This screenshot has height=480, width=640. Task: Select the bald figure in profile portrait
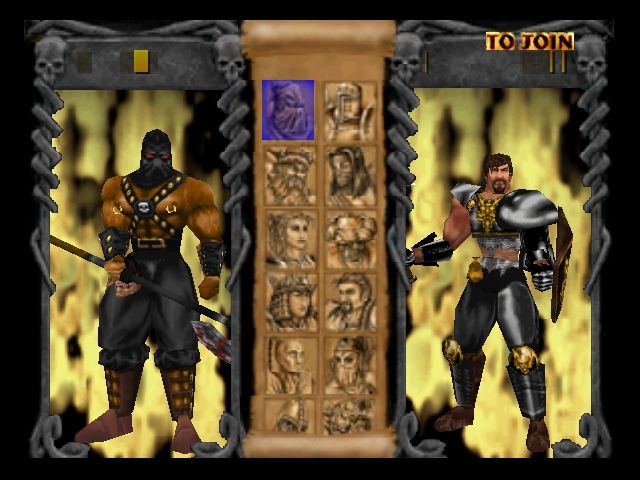click(288, 363)
